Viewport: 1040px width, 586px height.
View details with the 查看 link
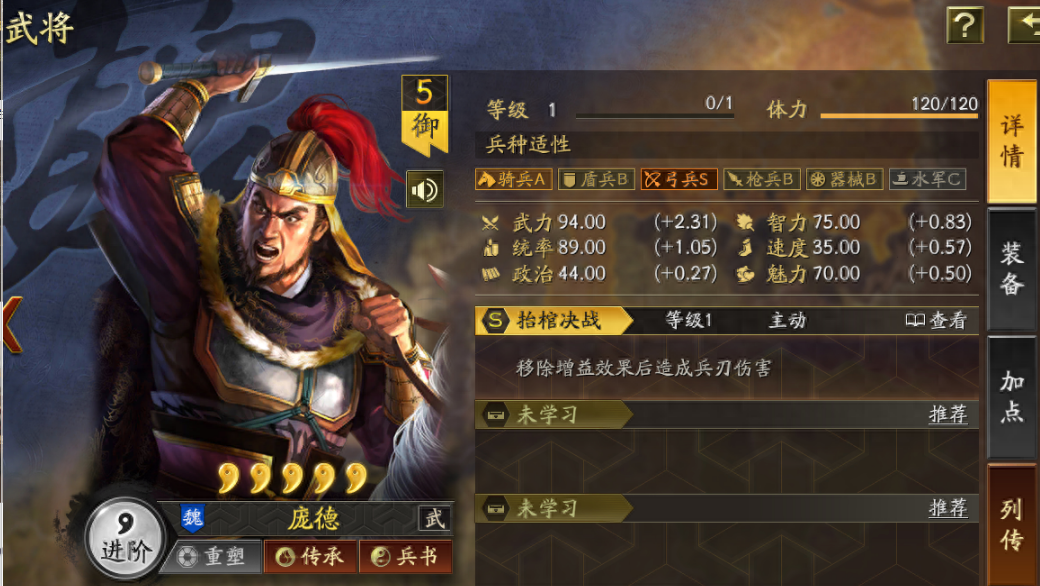tap(937, 320)
